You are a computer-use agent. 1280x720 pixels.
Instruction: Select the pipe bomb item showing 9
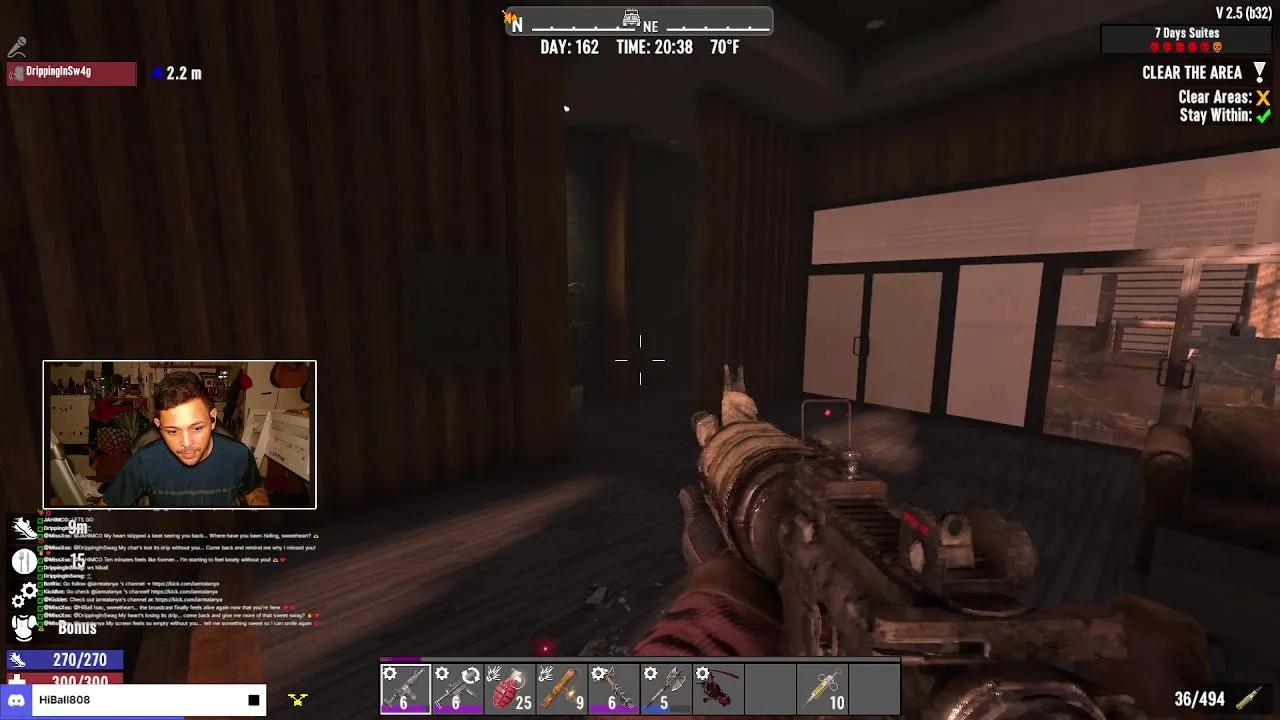click(x=561, y=687)
